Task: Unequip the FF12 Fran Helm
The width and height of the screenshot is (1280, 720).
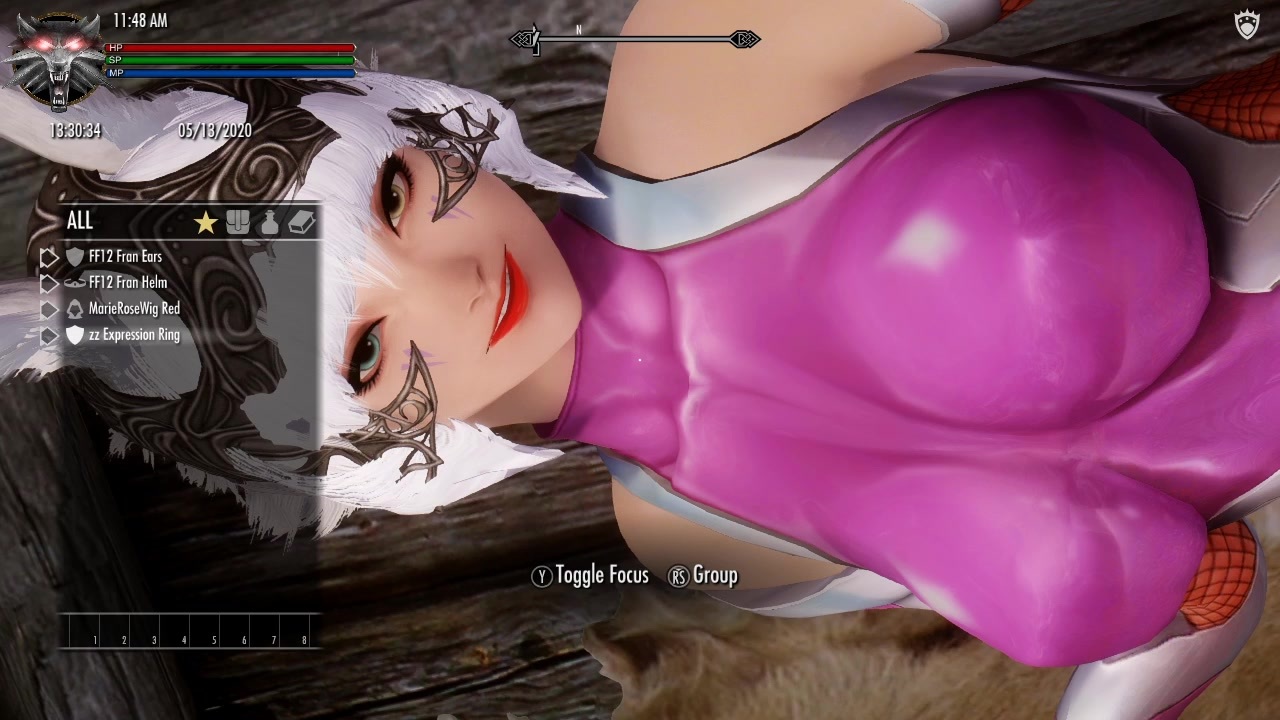Action: click(130, 283)
